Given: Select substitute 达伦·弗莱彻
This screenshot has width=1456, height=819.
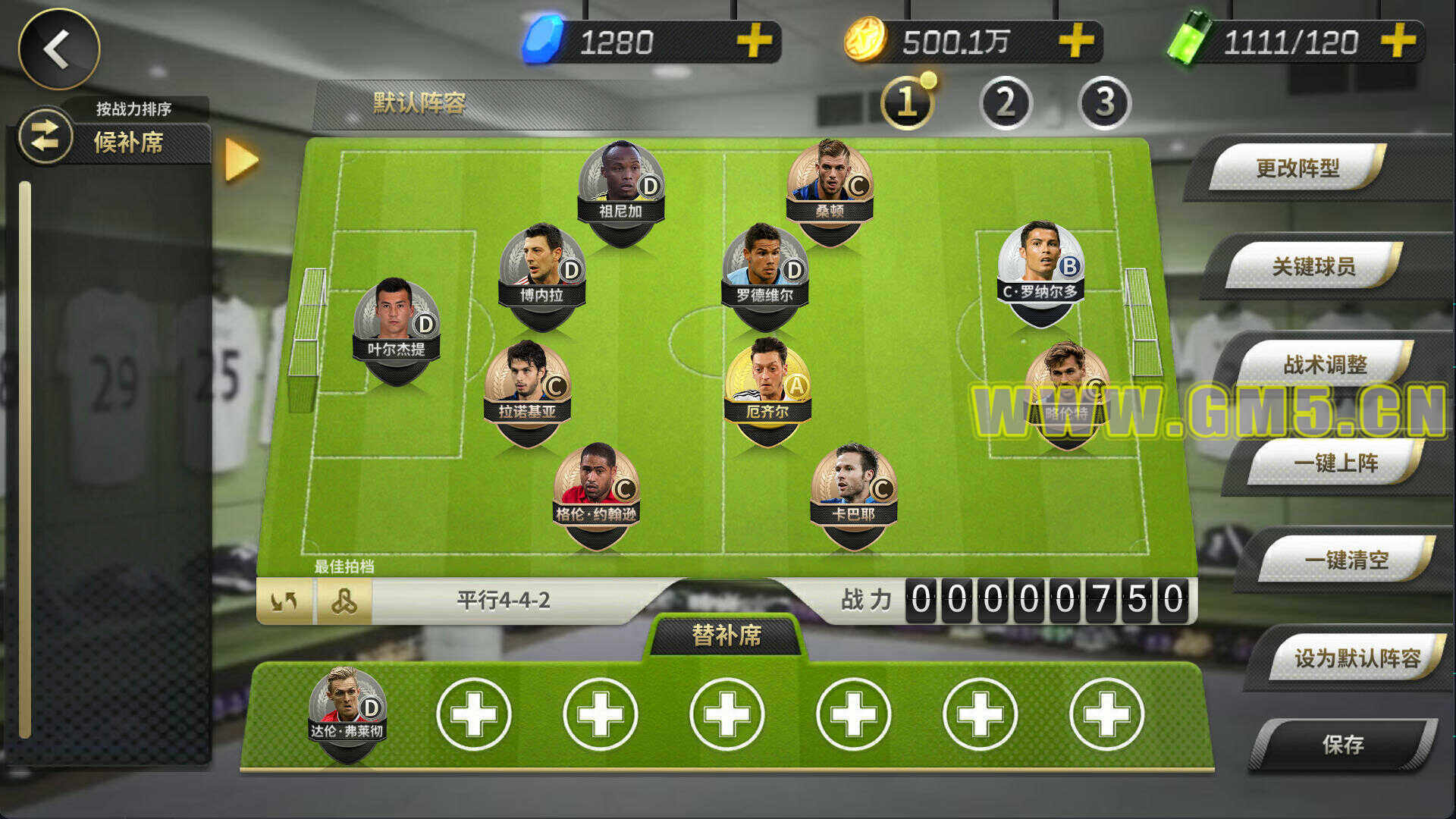Looking at the screenshot, I should [347, 709].
